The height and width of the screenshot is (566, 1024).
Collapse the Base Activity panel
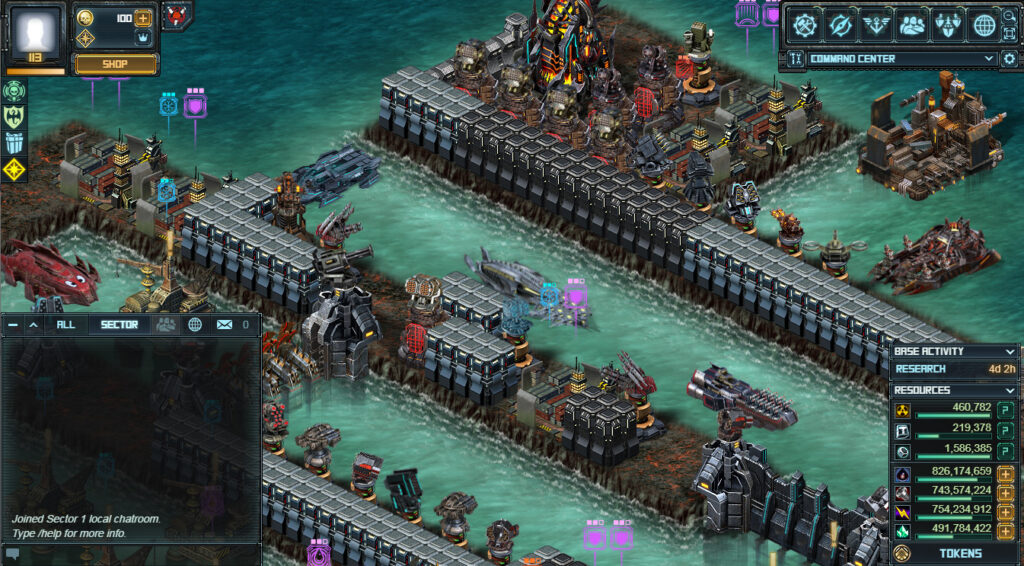[1009, 351]
